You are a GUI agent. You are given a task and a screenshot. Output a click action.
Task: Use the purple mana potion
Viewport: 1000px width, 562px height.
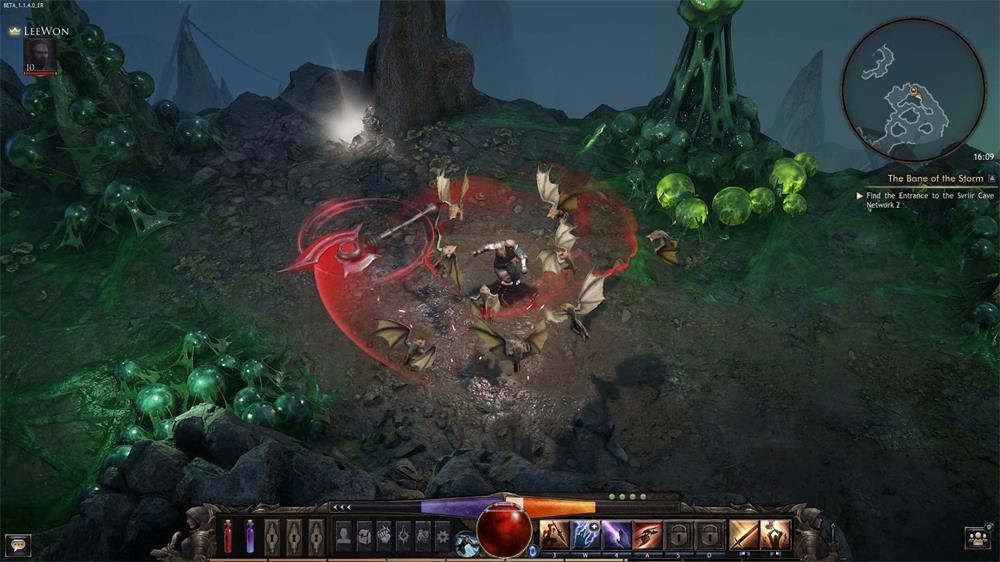[250, 536]
